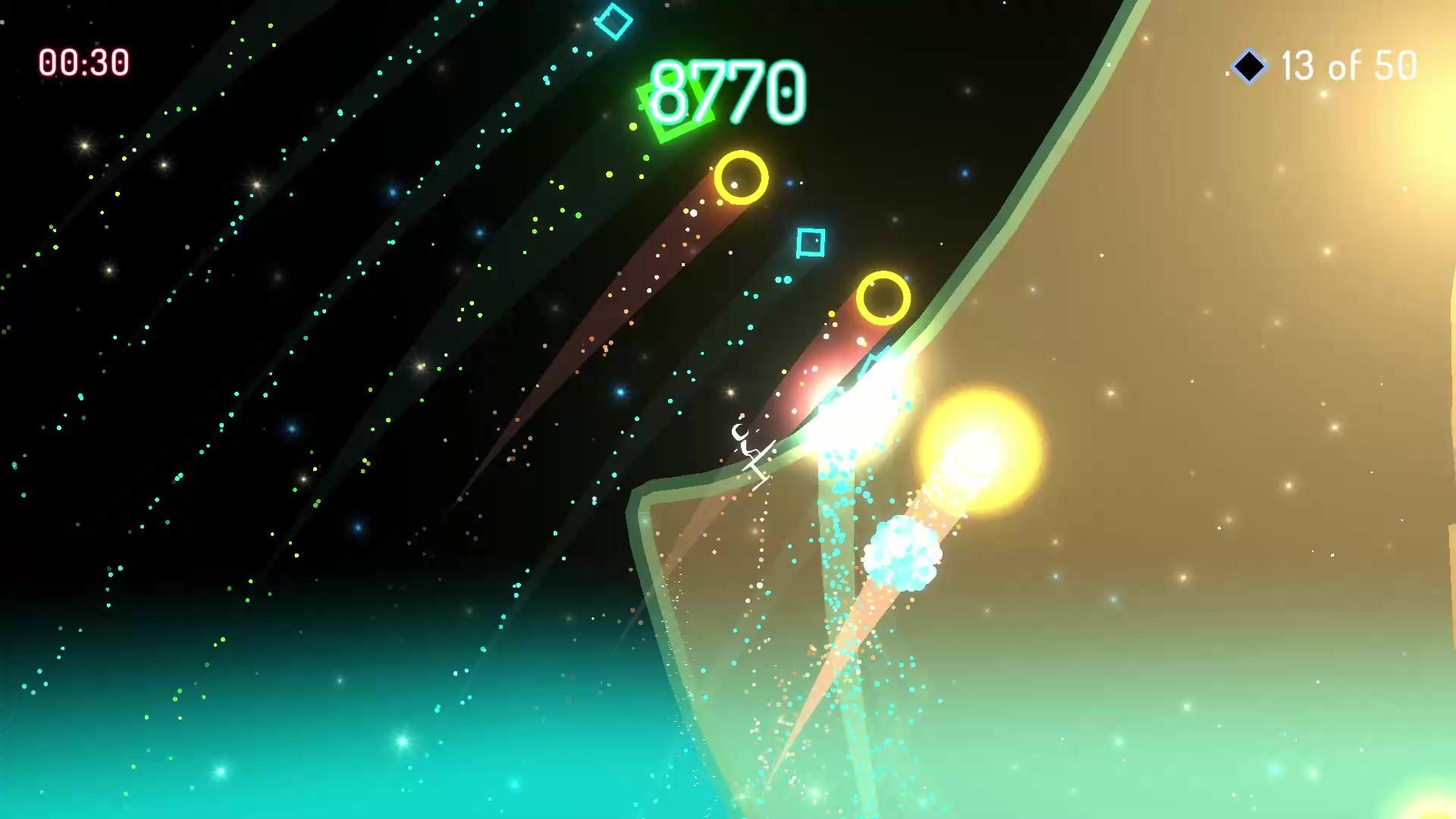1456x819 pixels.
Task: Toggle the sparkling blue particle burst
Action: (x=902, y=554)
